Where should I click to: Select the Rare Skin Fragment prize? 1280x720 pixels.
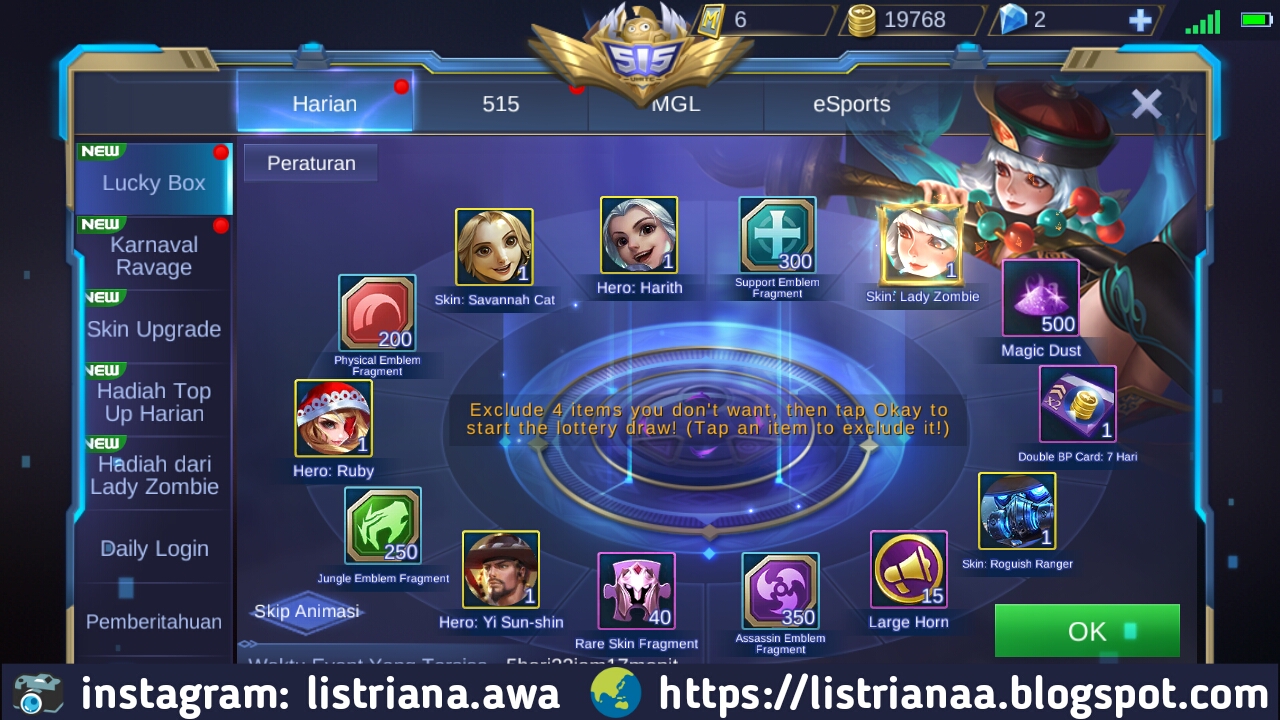637,590
